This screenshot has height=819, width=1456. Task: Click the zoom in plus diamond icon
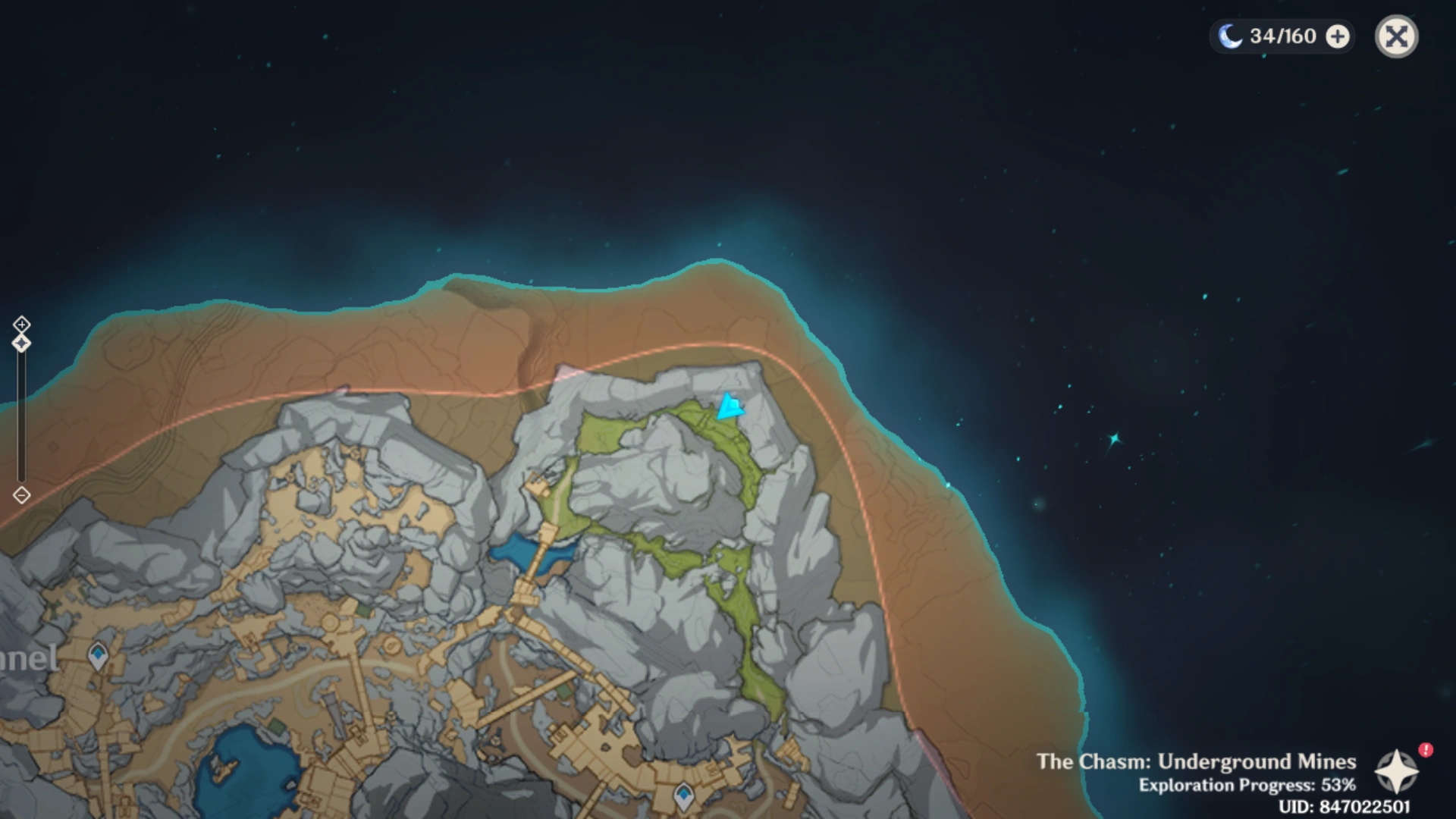pyautogui.click(x=21, y=325)
